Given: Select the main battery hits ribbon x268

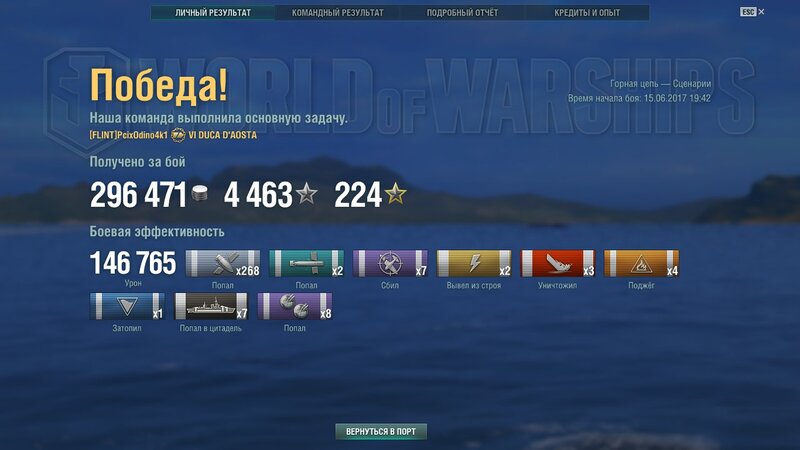Looking at the screenshot, I should tap(222, 263).
